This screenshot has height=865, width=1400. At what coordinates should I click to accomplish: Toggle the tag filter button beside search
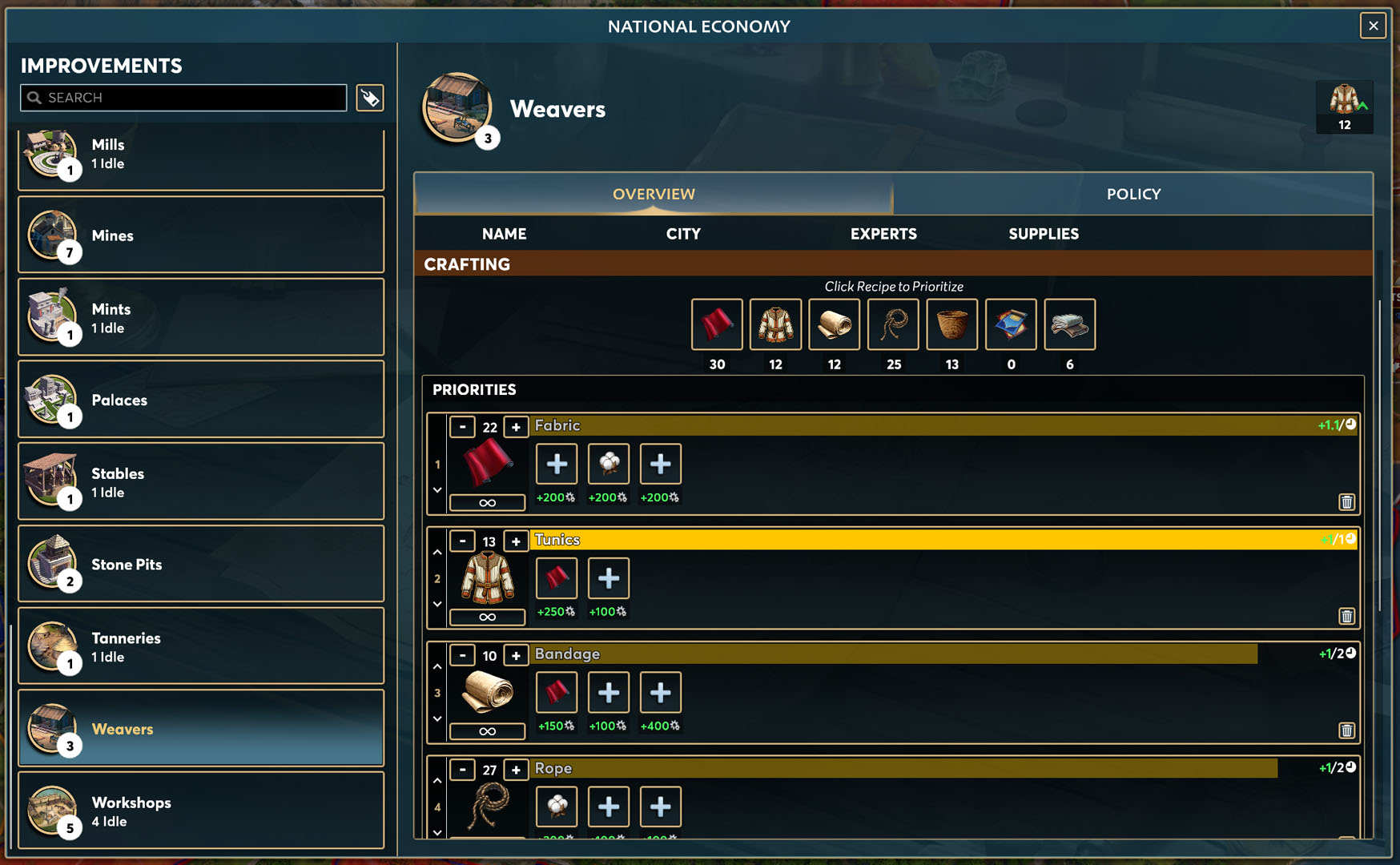370,98
